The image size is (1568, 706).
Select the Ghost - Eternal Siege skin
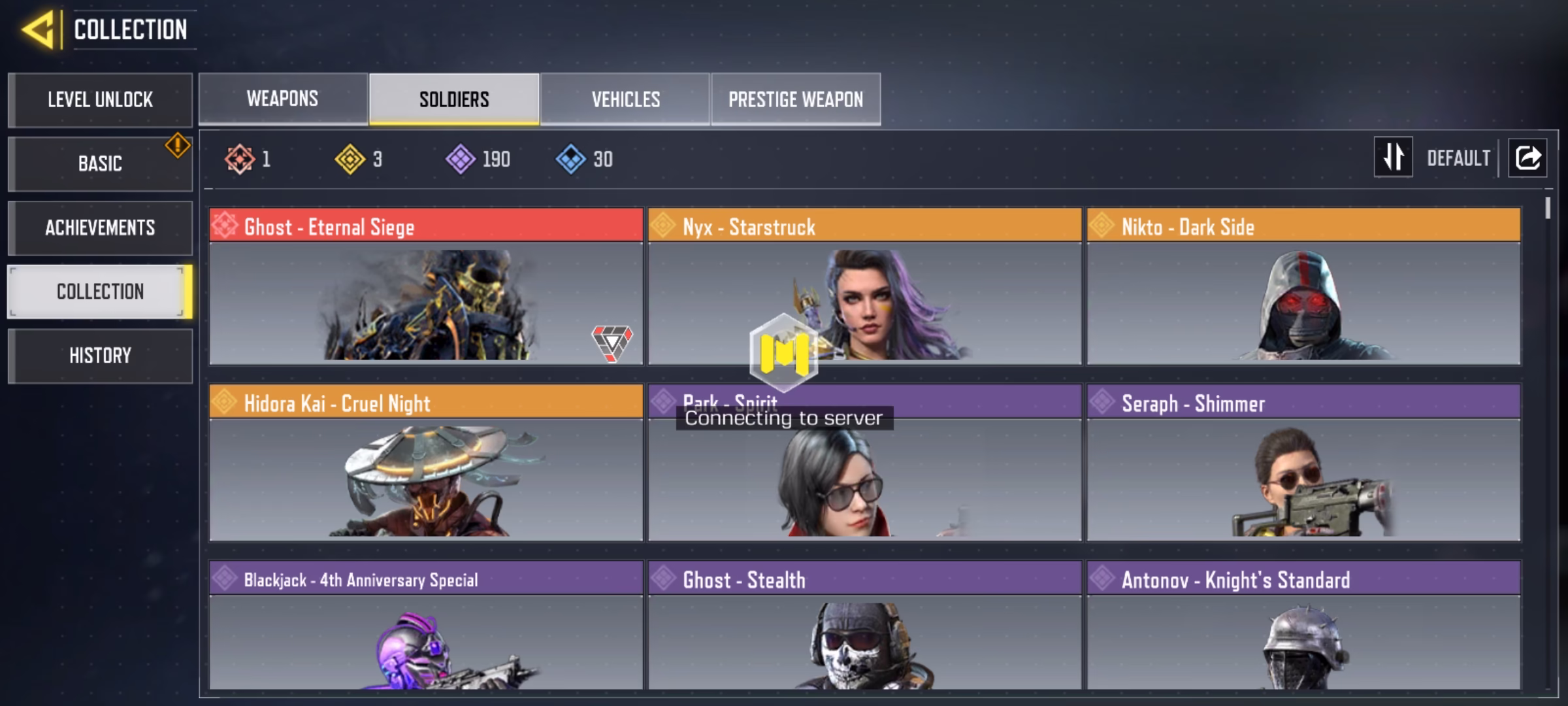(x=426, y=286)
